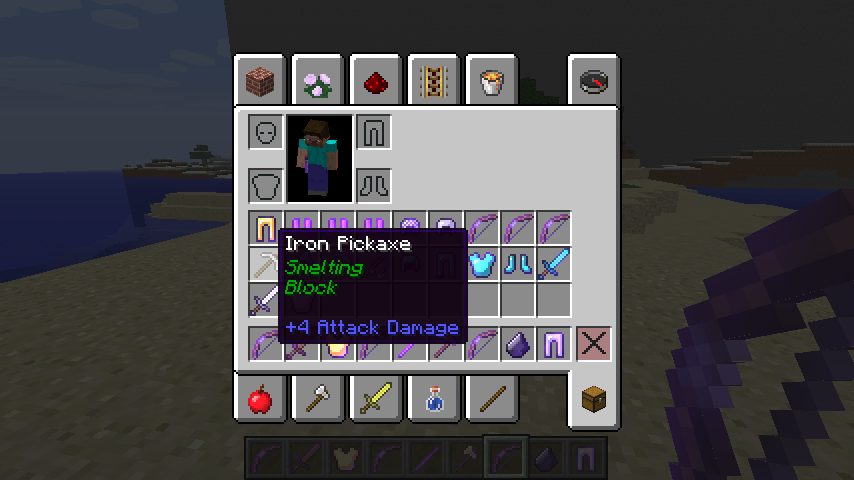Select the enchanted golden leggings slot
Screen dimensions: 854x480
pos(265,228)
